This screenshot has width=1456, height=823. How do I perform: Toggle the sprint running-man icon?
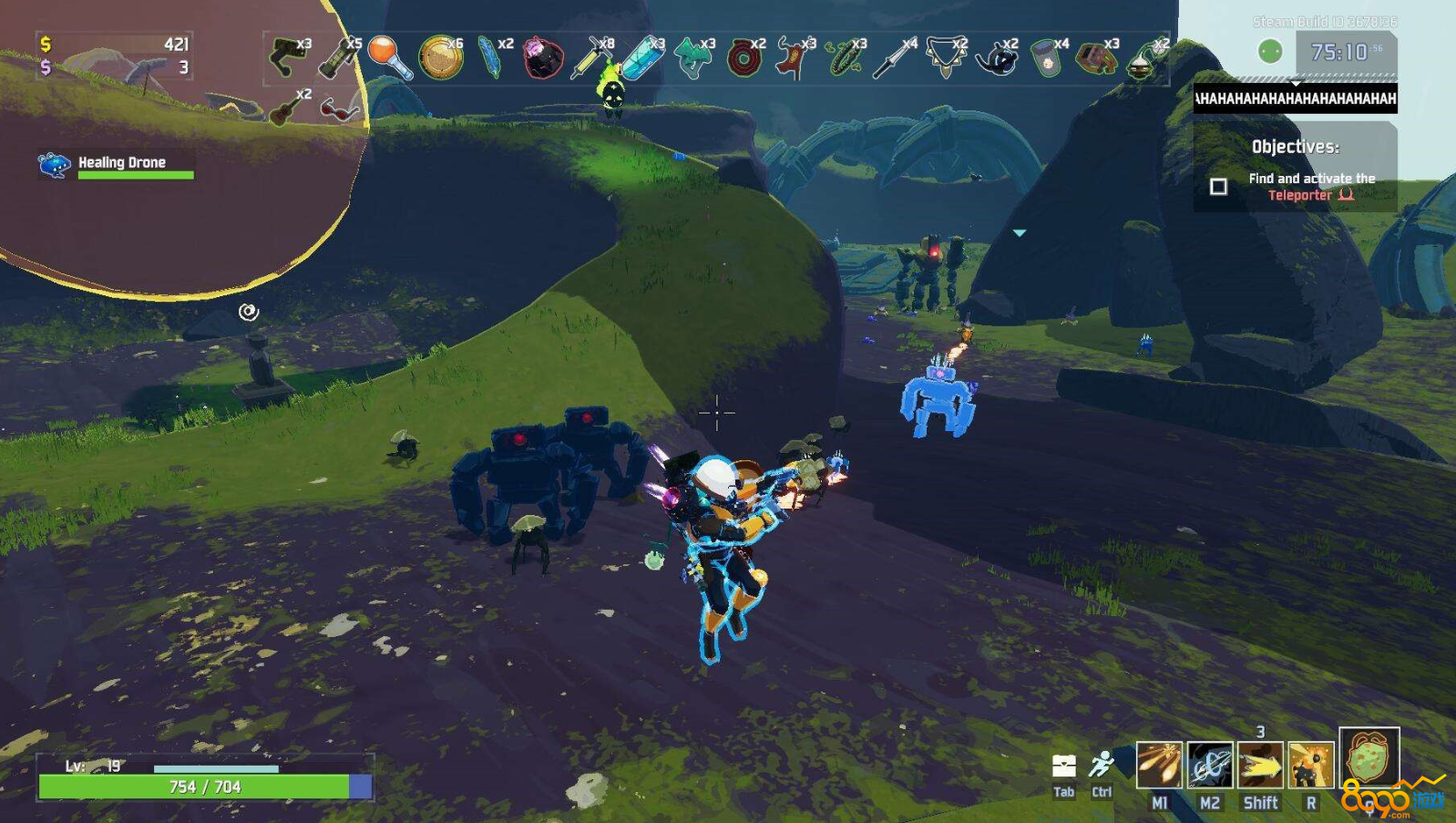tap(1102, 766)
